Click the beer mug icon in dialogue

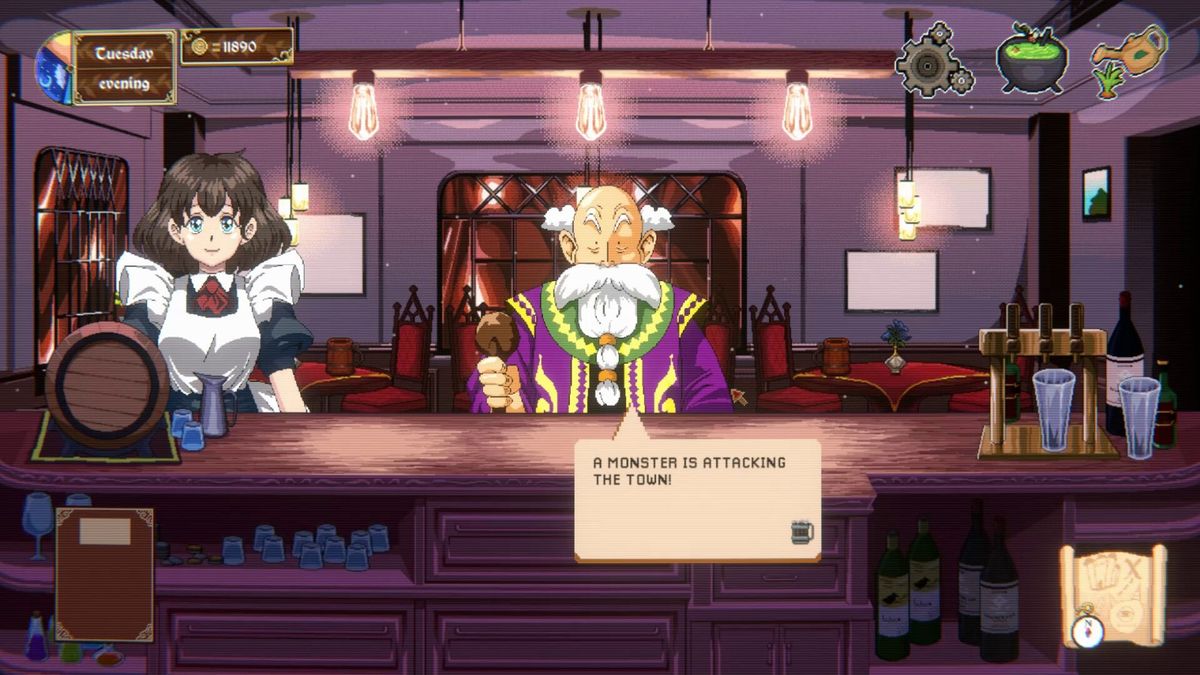click(801, 531)
